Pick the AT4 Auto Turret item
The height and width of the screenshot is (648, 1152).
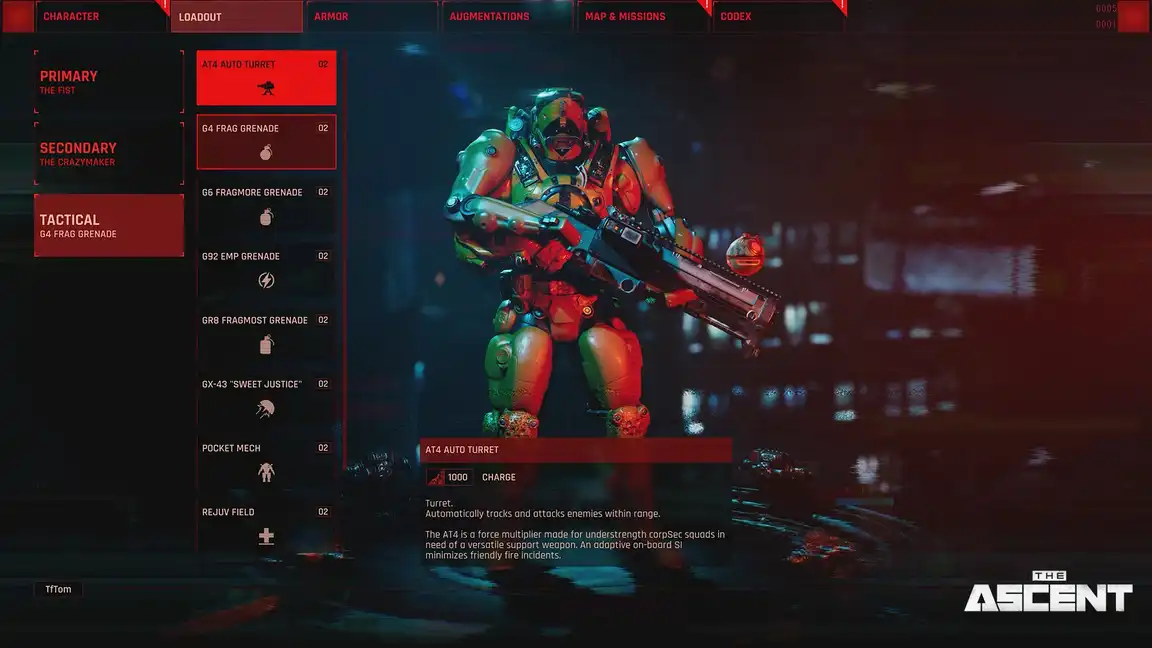266,78
